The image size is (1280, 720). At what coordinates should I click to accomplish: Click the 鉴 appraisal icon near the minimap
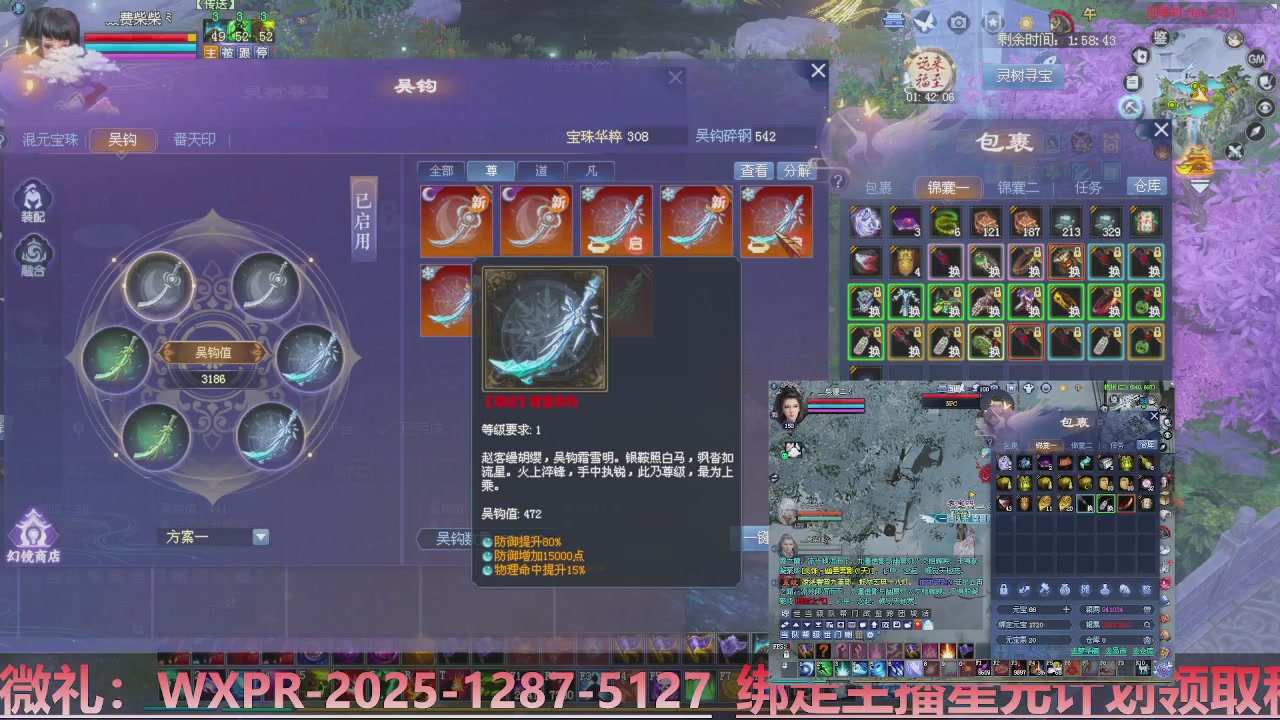(1160, 38)
